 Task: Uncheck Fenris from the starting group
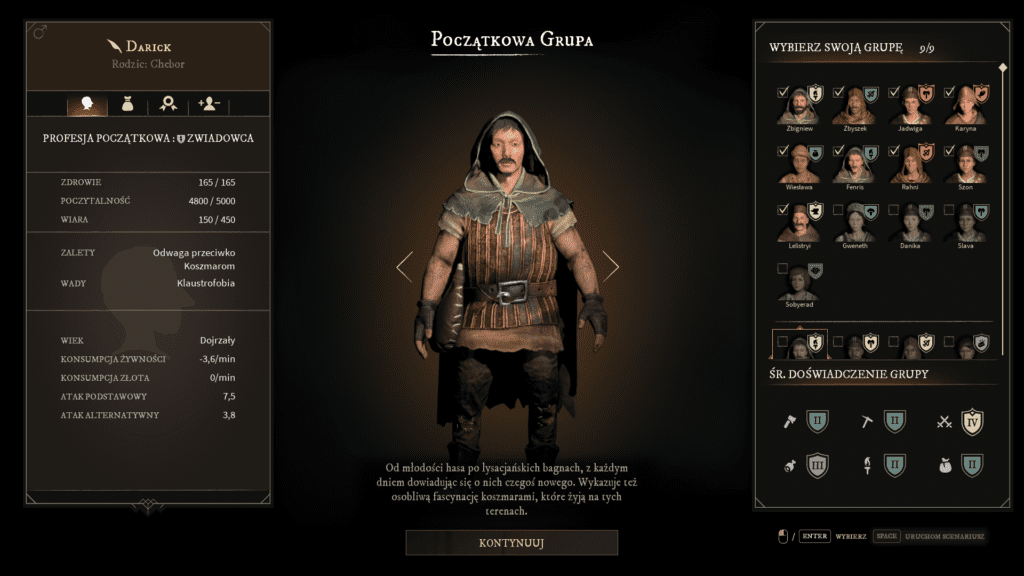pyautogui.click(x=839, y=151)
